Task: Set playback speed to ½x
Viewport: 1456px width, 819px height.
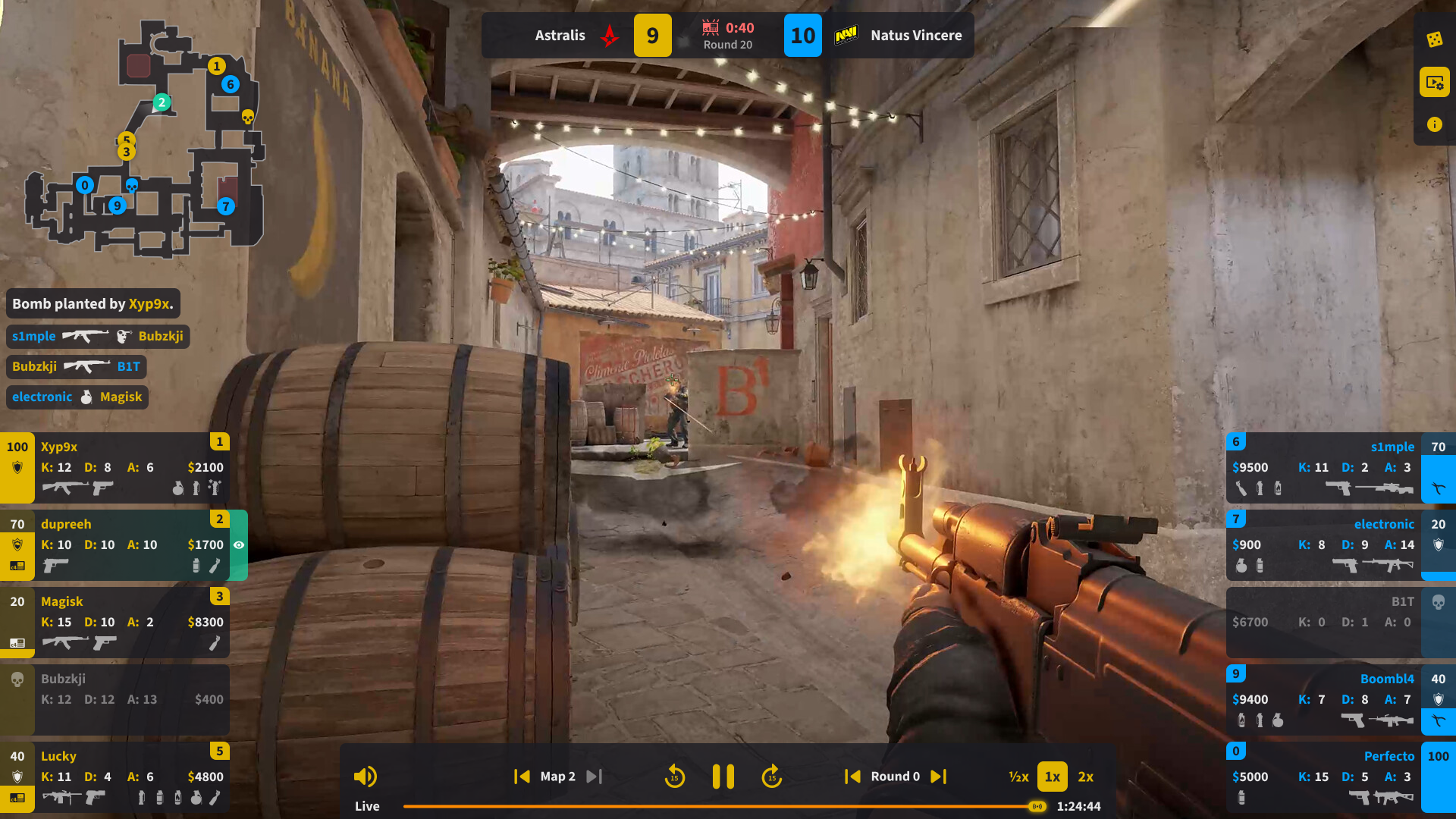Action: [x=1018, y=777]
